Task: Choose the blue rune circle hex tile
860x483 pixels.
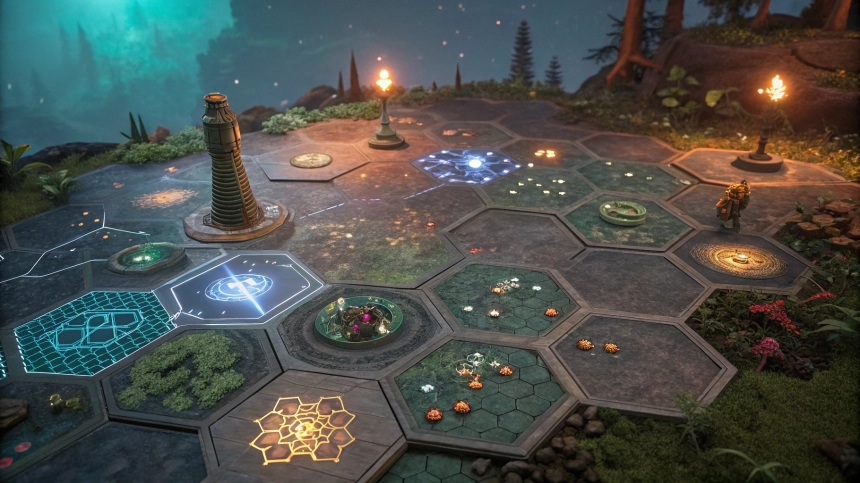Action: [x=240, y=287]
